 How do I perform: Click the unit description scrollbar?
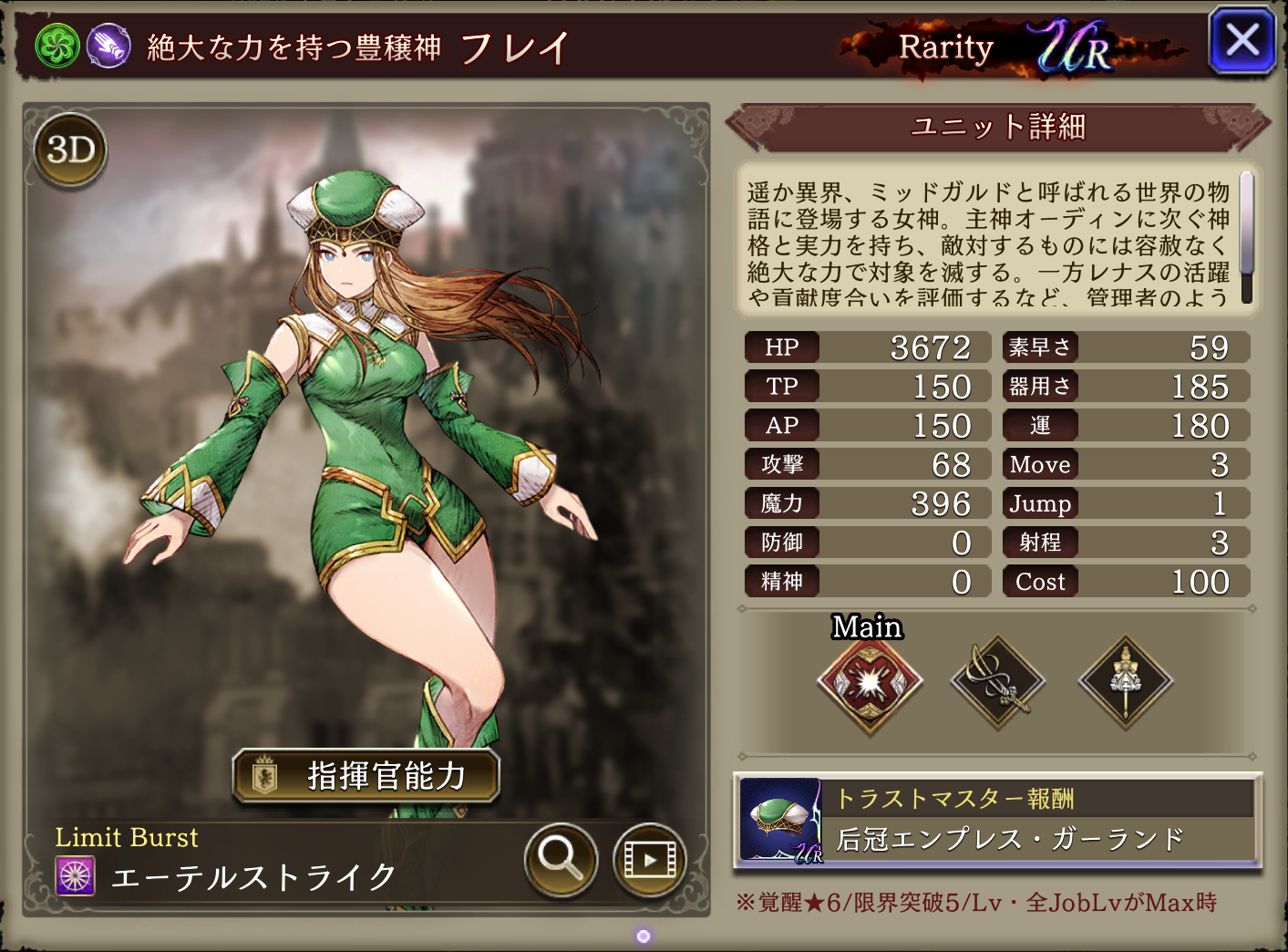pyautogui.click(x=1246, y=237)
